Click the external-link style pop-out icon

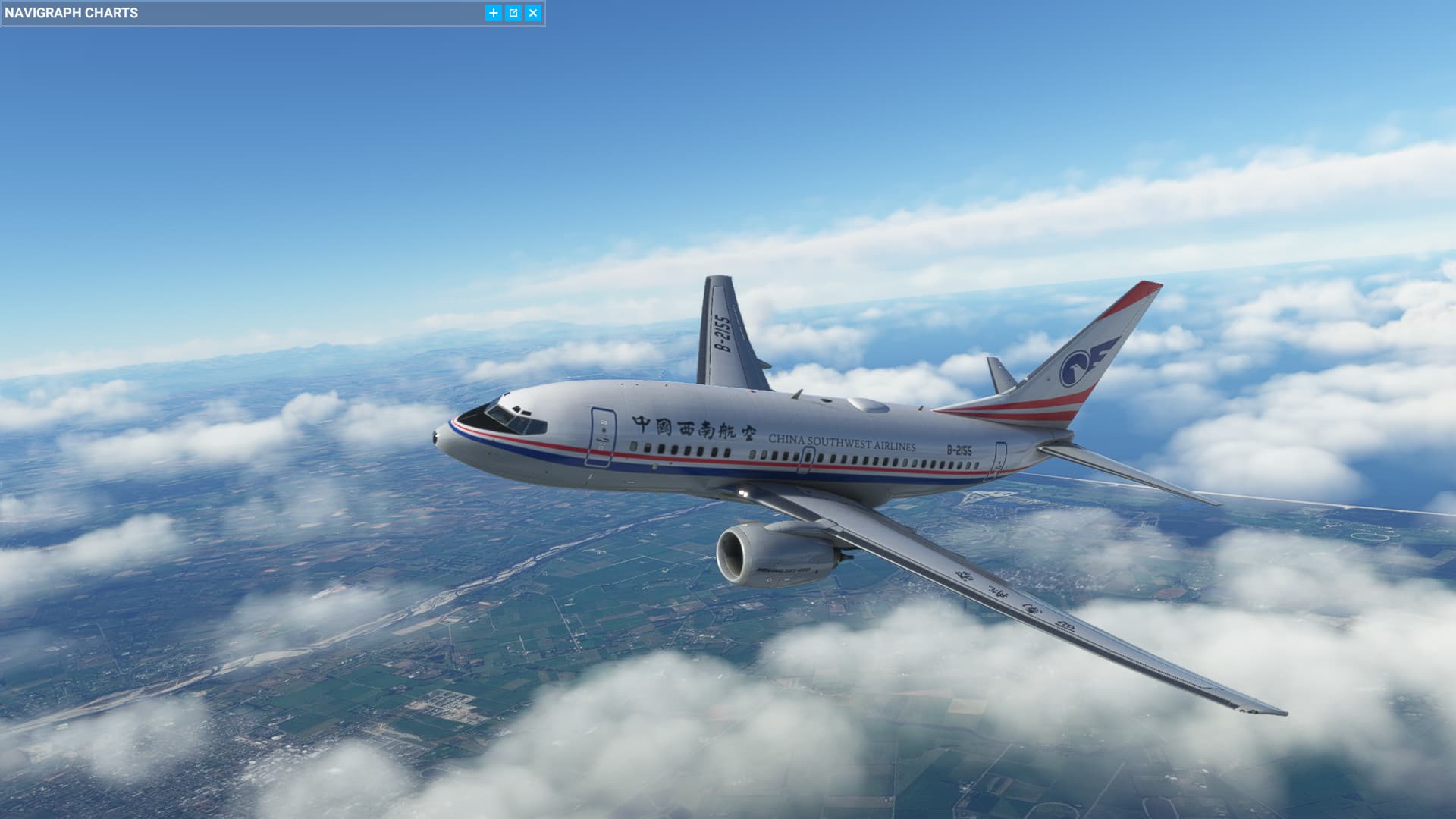click(513, 13)
